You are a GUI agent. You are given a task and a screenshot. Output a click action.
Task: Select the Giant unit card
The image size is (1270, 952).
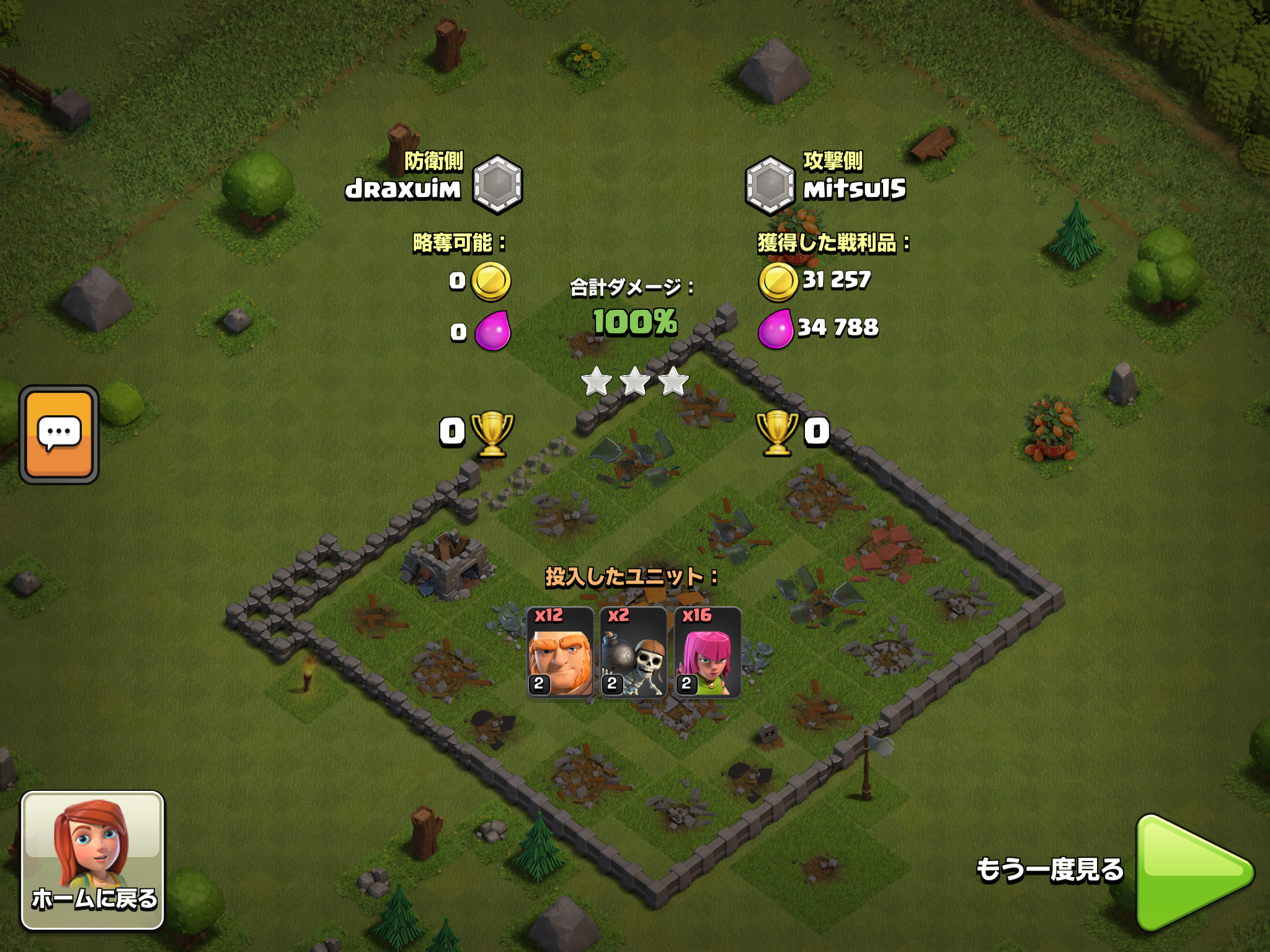[560, 653]
